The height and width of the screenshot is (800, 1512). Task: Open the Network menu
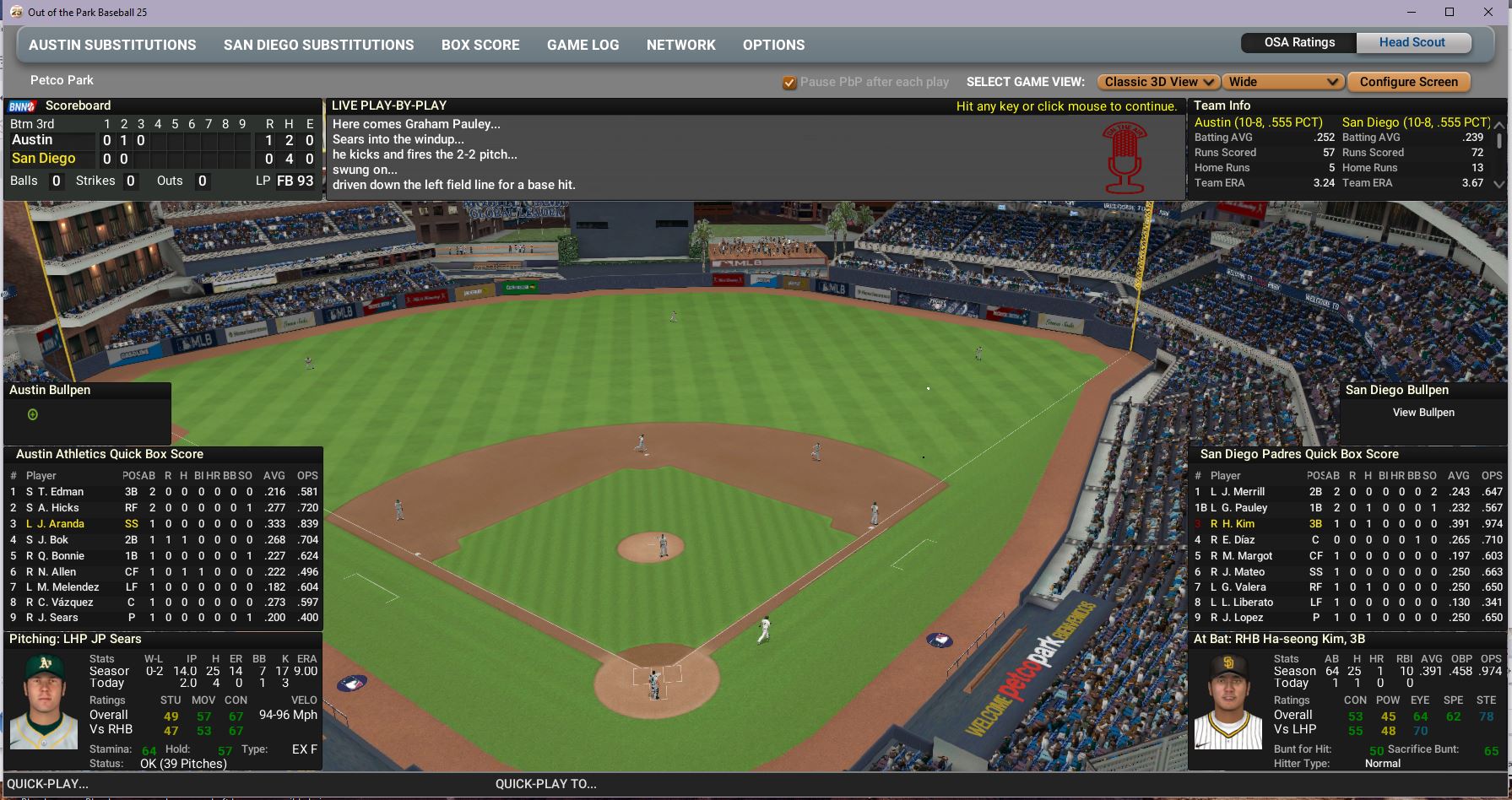point(680,45)
